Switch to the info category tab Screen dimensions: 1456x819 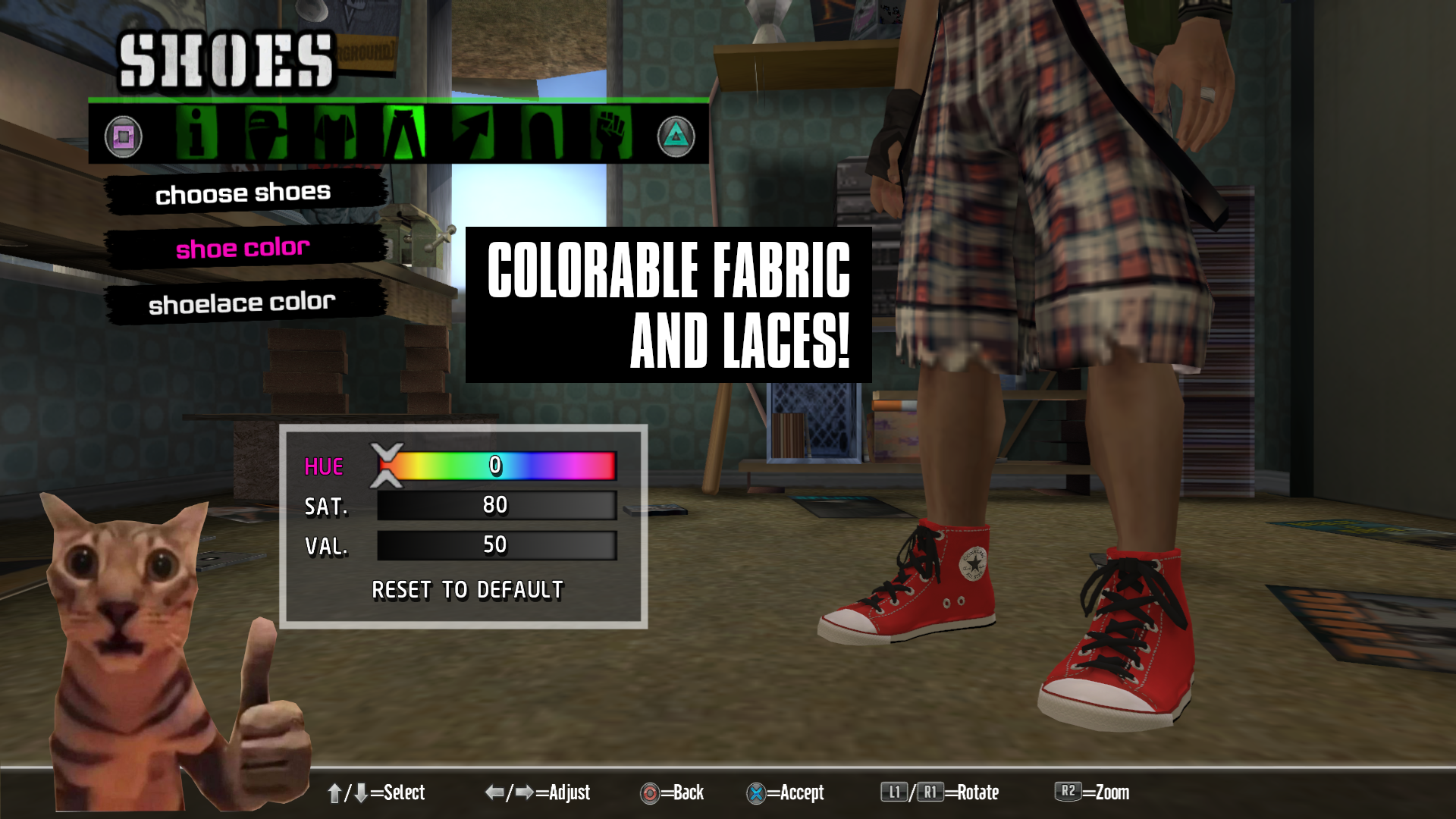196,134
